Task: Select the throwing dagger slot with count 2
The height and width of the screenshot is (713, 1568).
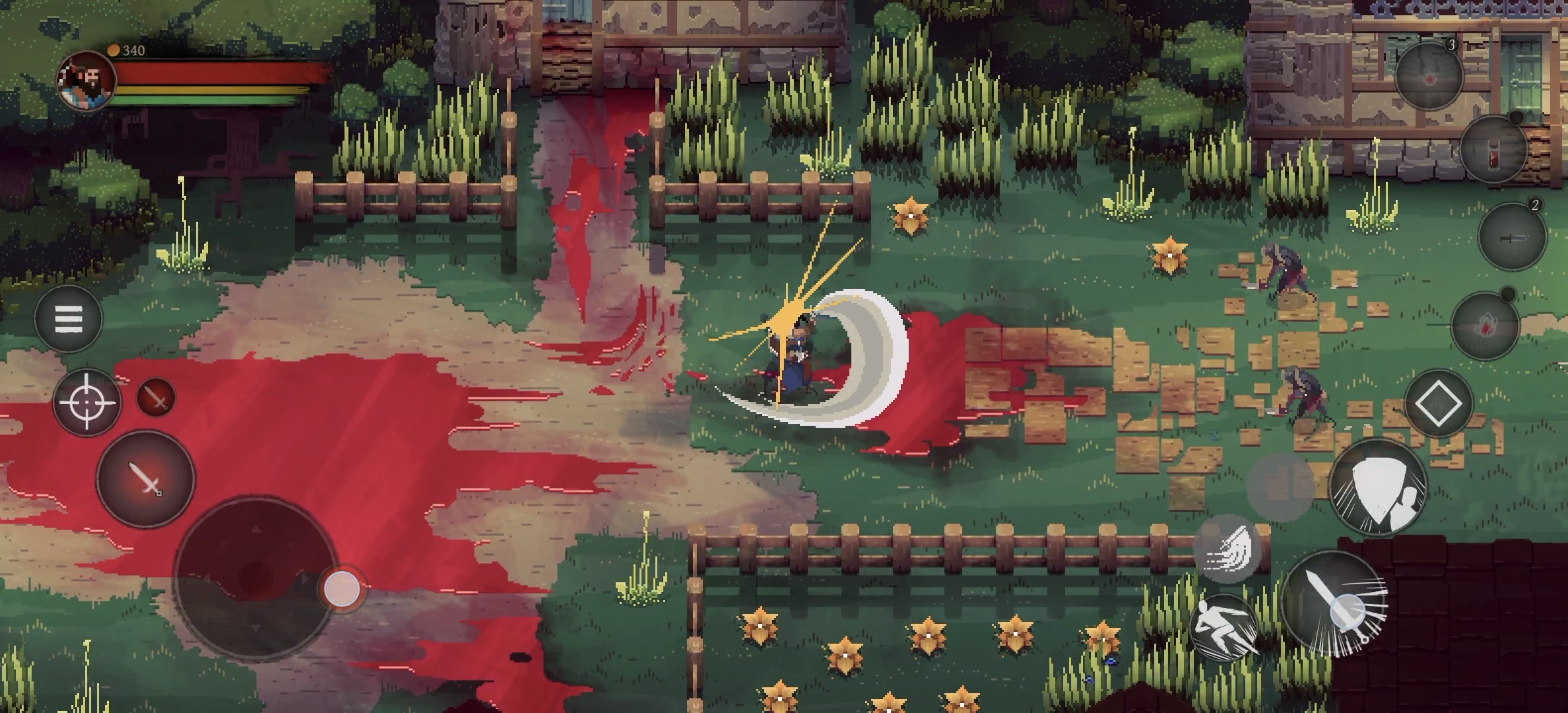Action: [1512, 236]
